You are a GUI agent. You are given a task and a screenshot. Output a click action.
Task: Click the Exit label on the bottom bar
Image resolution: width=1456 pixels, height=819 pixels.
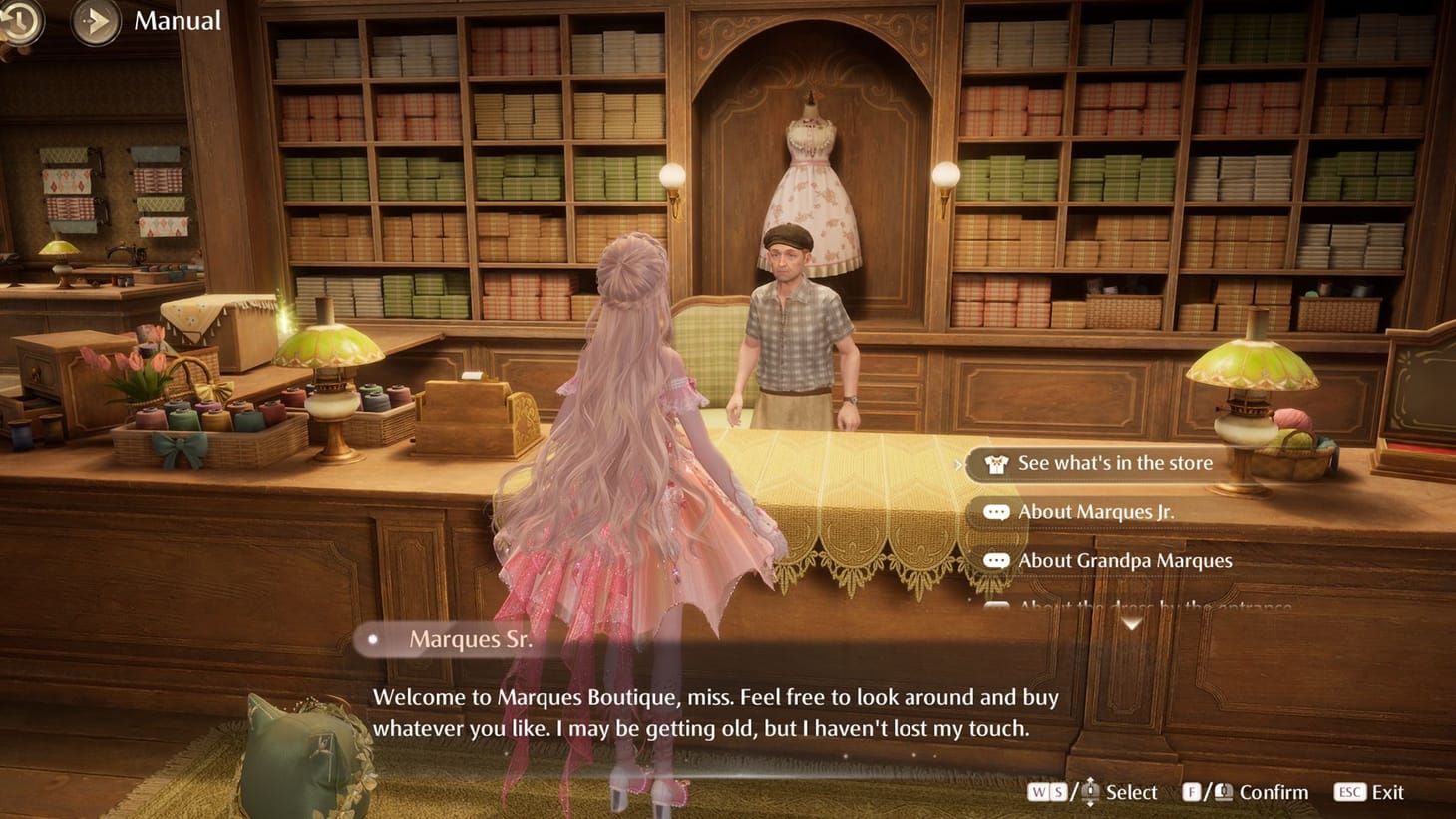1390,792
